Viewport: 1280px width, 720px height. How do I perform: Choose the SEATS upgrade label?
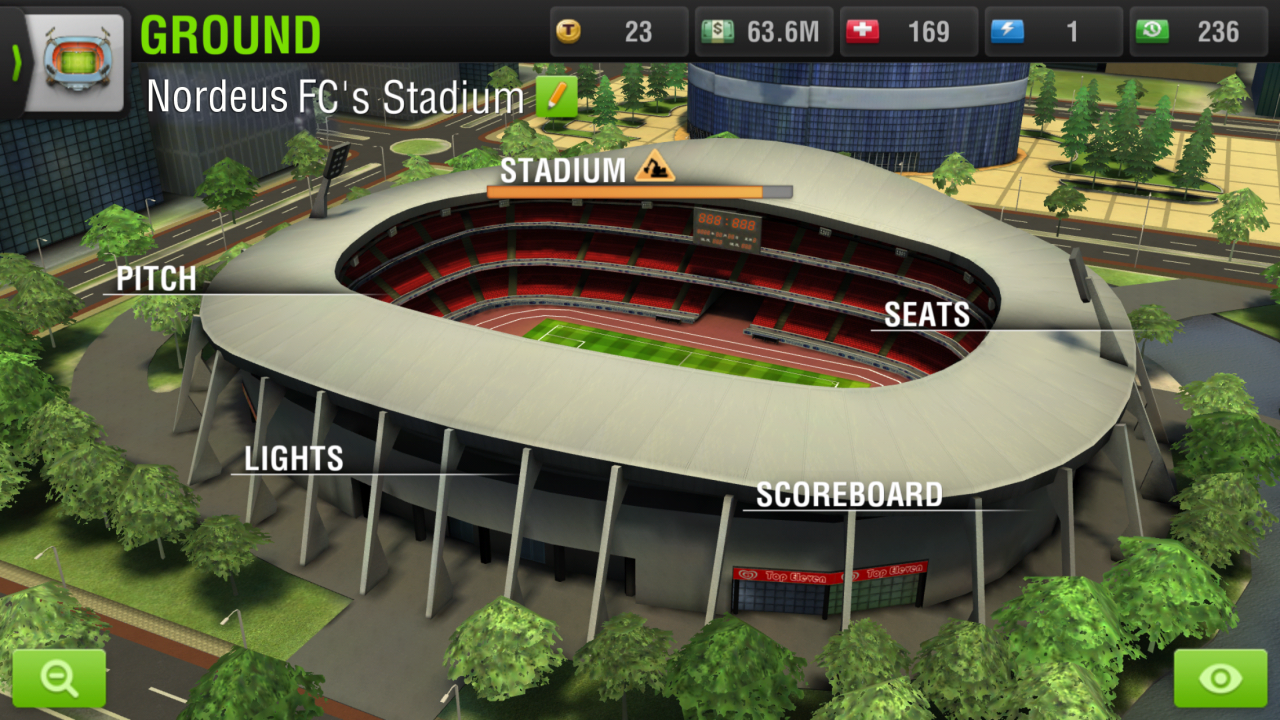pyautogui.click(x=927, y=315)
